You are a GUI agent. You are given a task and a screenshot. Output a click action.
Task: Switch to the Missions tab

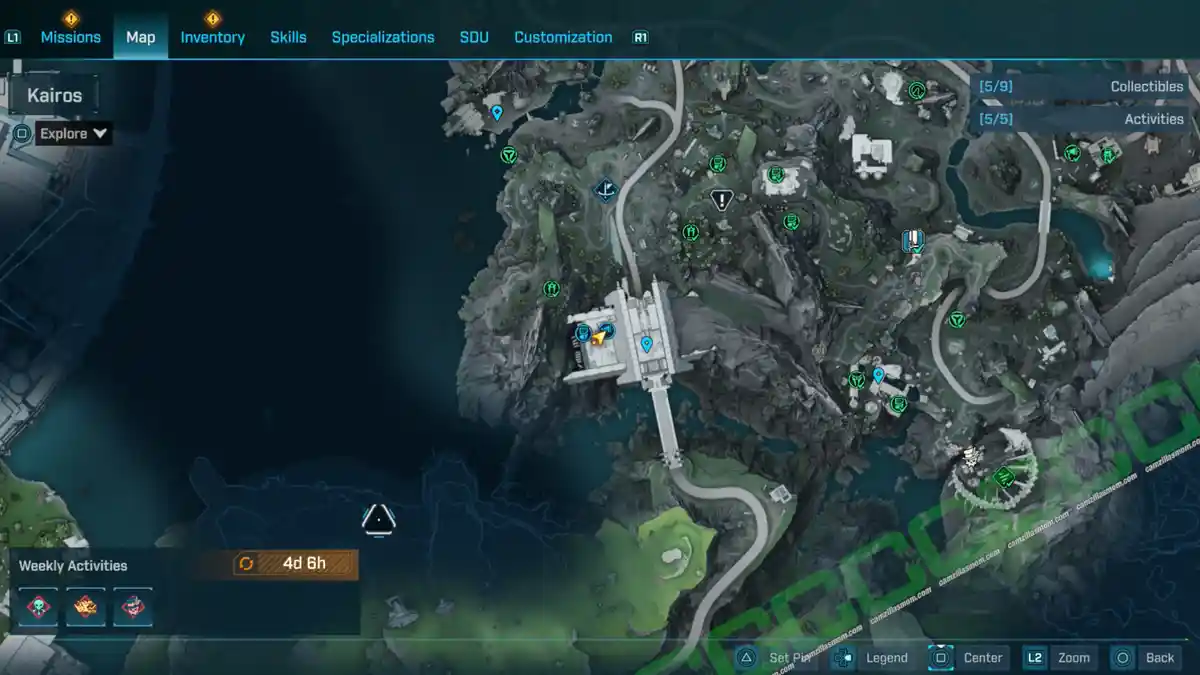click(x=70, y=37)
